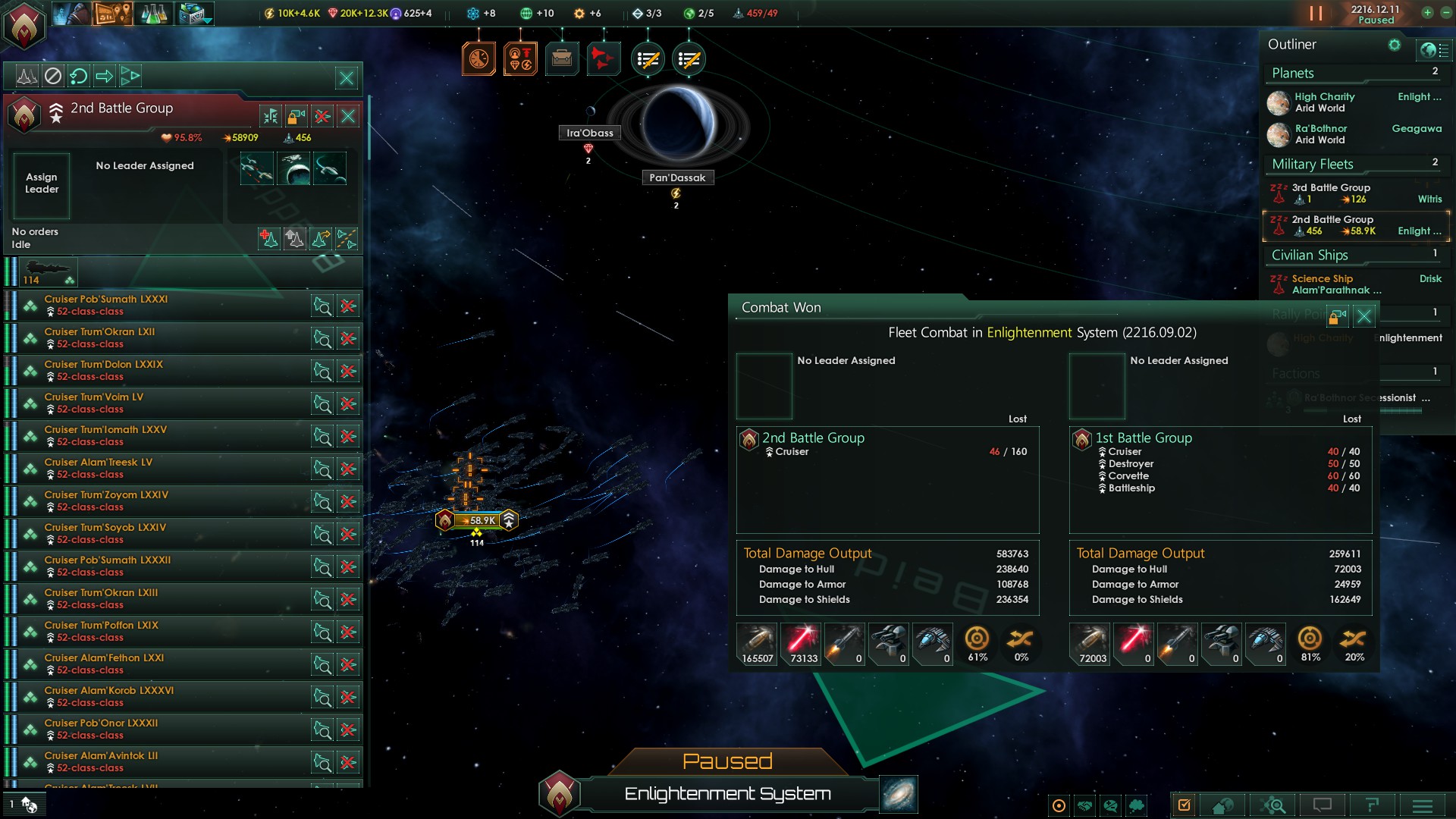Click the Assign Leader button
The height and width of the screenshot is (819, 1456).
pos(42,184)
